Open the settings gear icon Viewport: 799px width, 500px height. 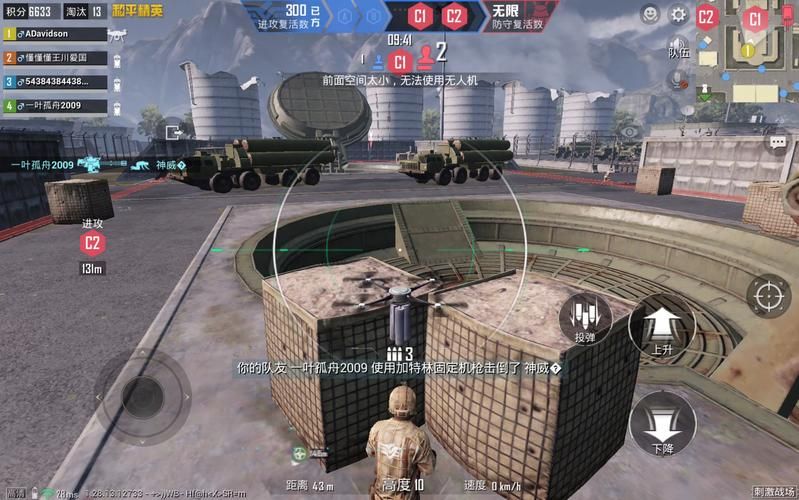tap(679, 15)
